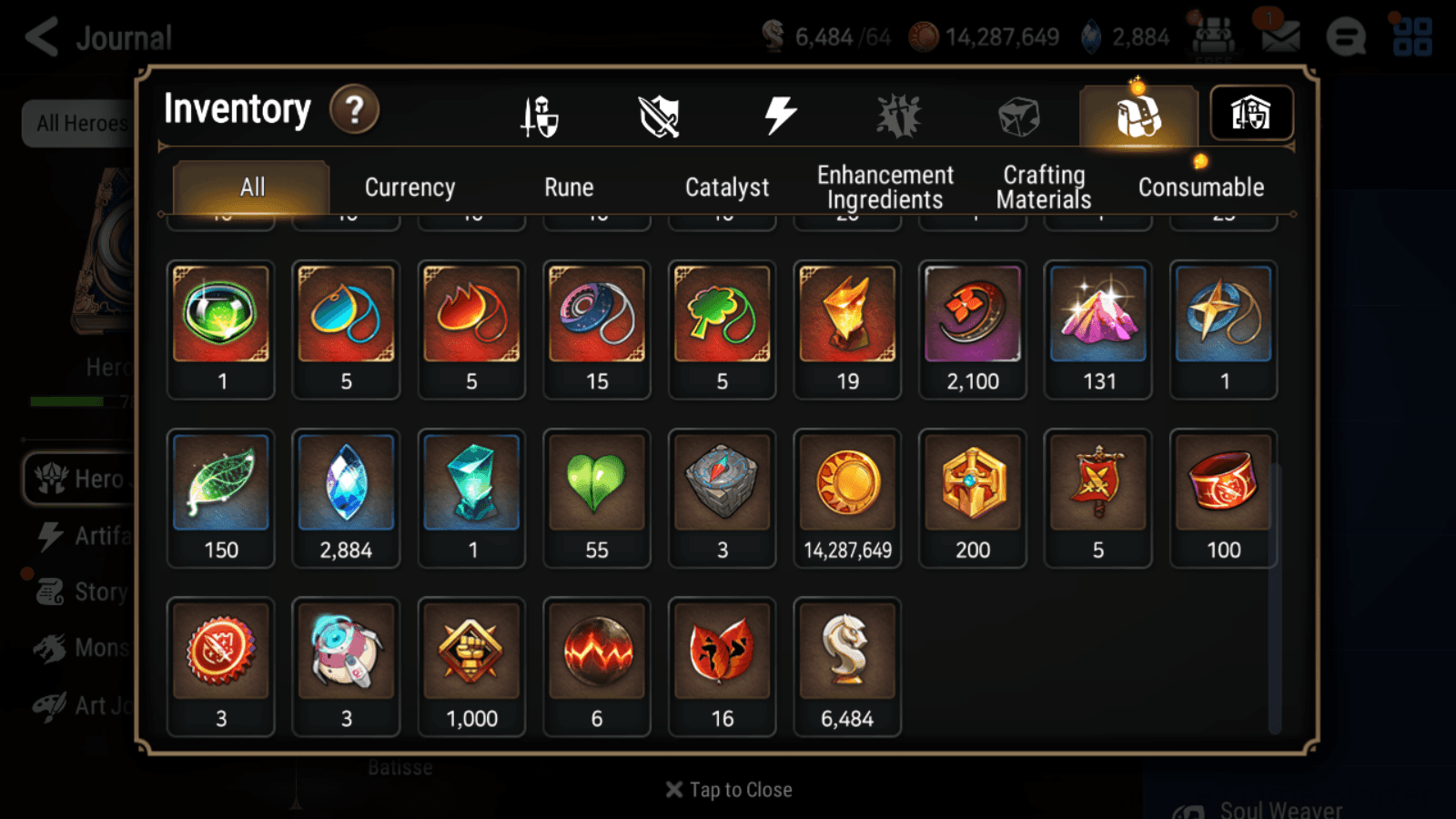Switch to the Catalyst tab
Screen dimensions: 1456x819
(x=727, y=187)
